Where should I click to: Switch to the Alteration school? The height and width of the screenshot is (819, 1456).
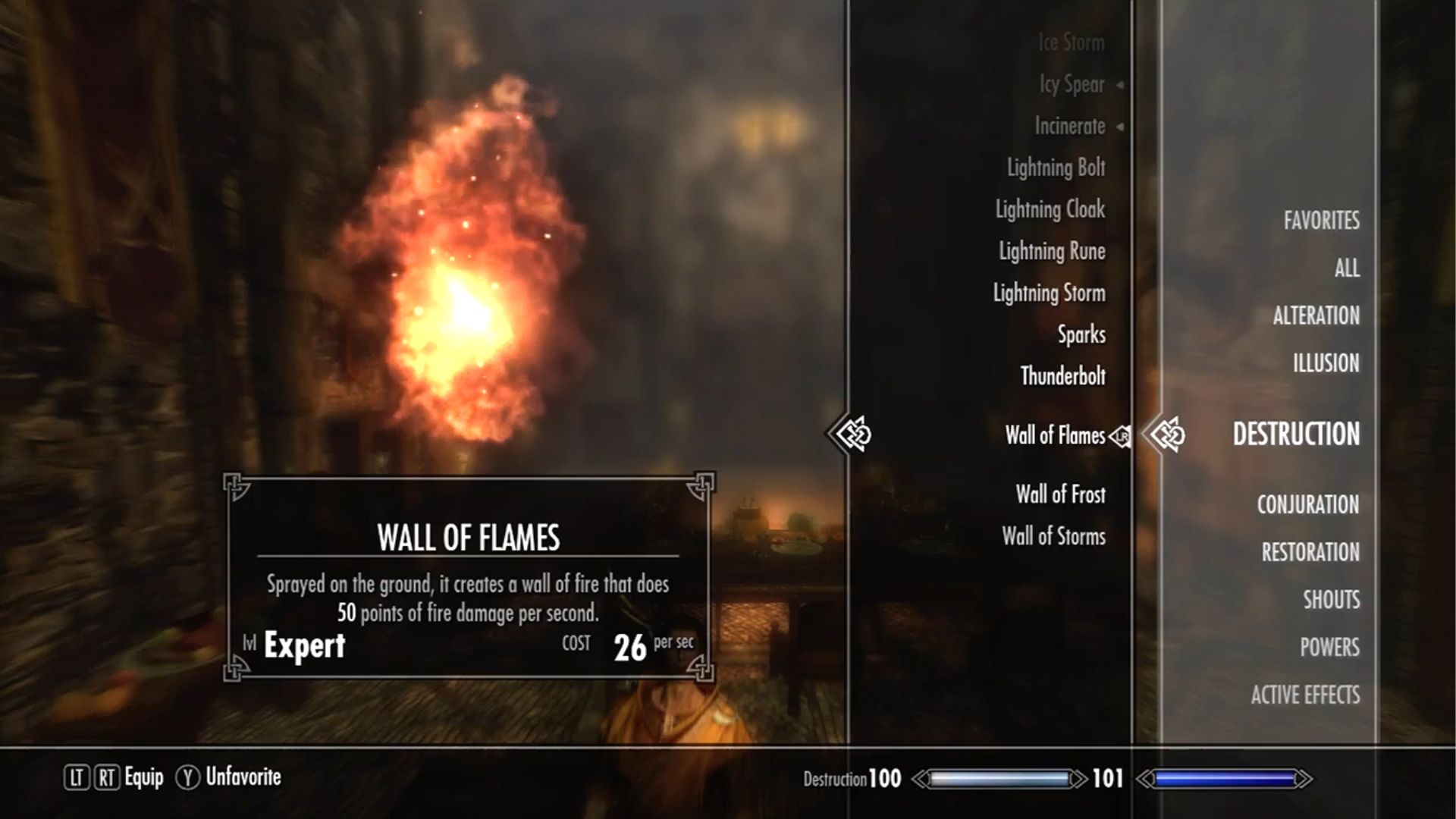[x=1316, y=315]
